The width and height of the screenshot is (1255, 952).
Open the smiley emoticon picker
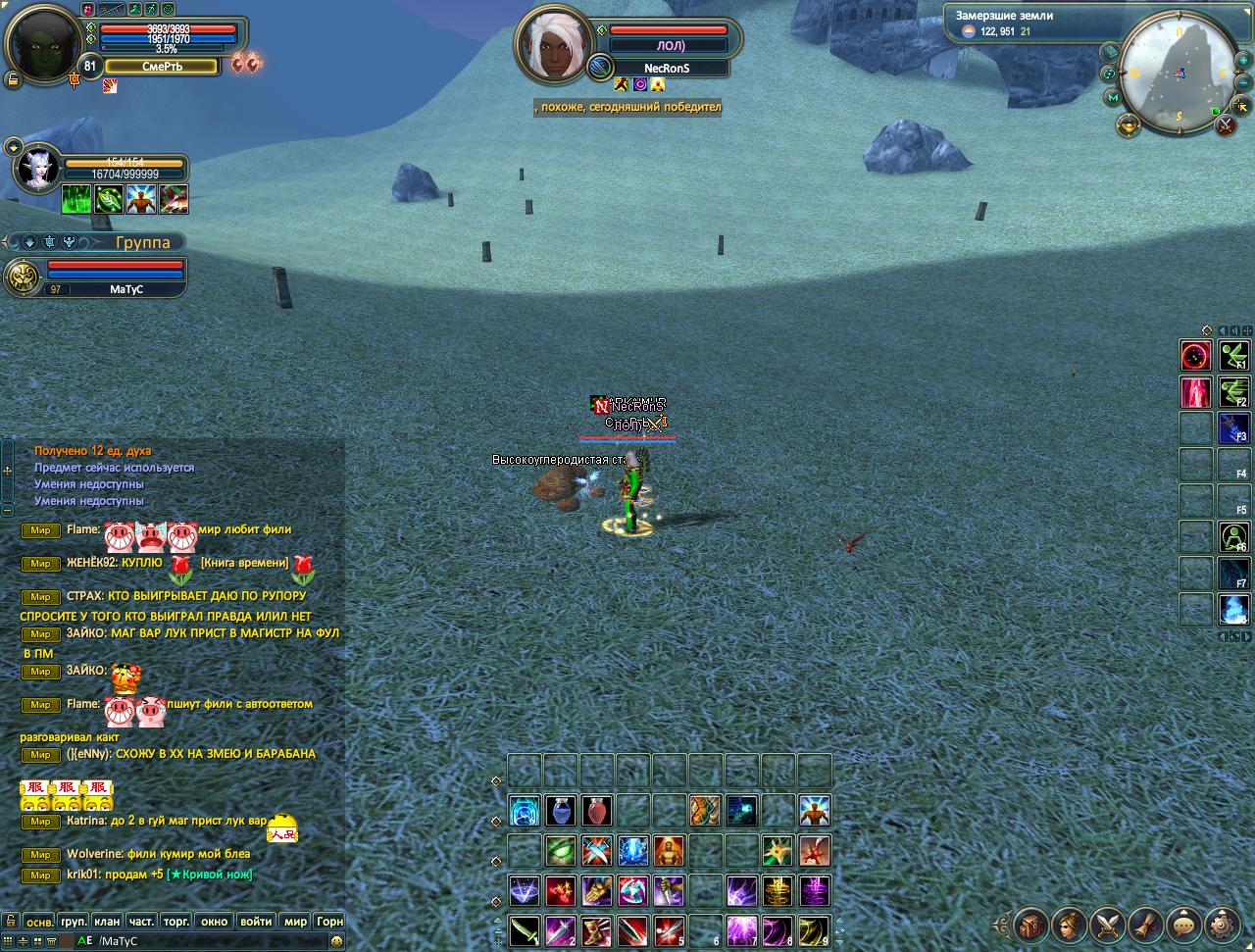click(x=336, y=941)
